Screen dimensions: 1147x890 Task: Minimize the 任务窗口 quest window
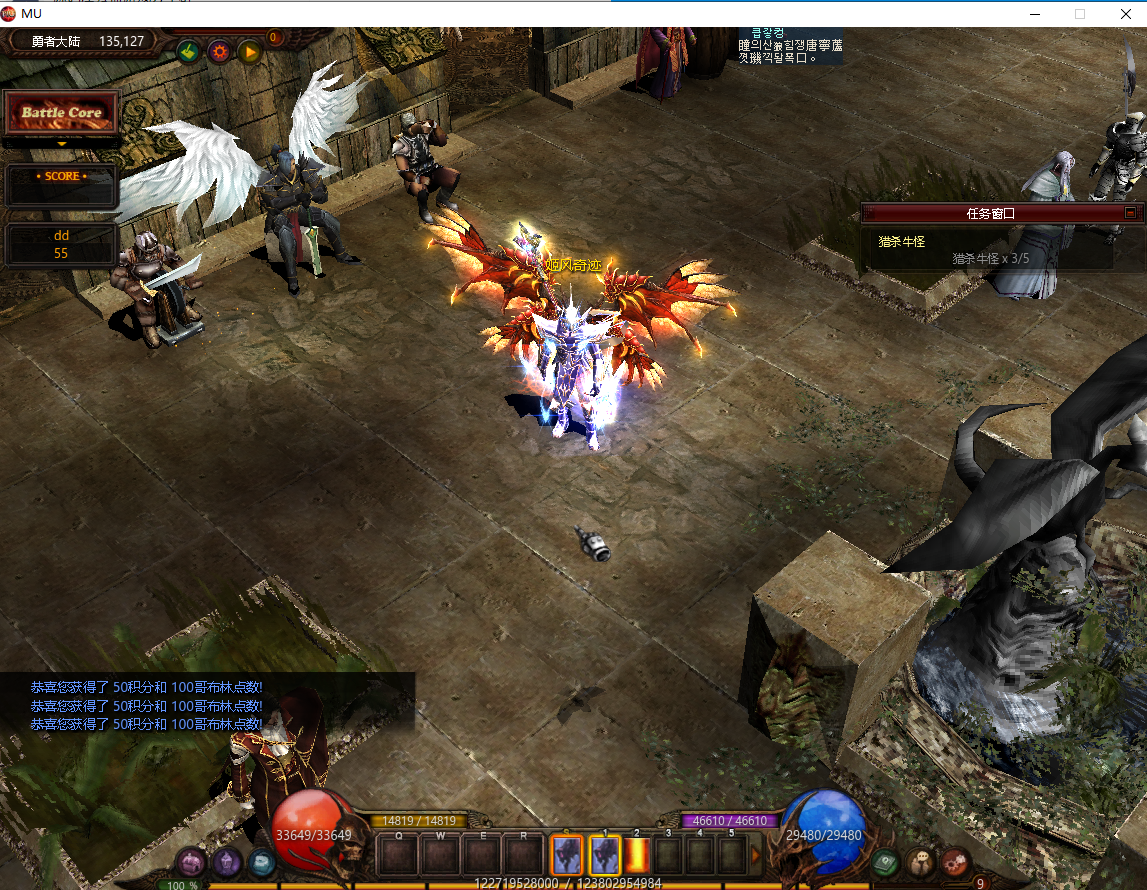pyautogui.click(x=1130, y=213)
